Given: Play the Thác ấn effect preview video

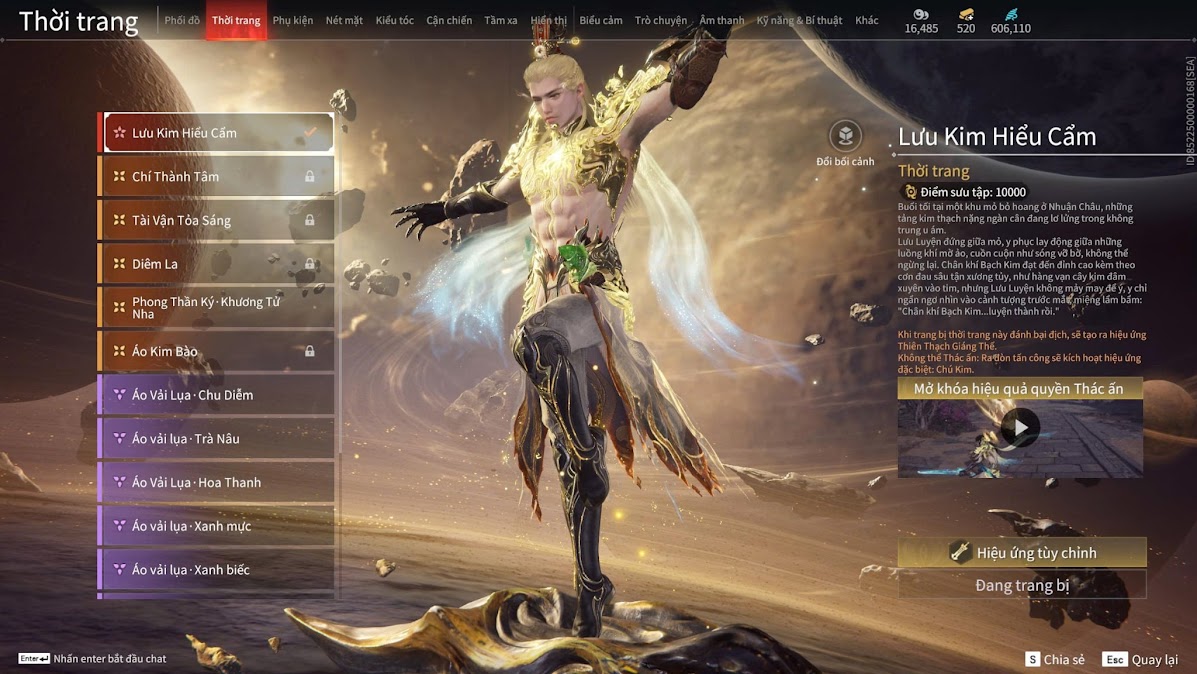Looking at the screenshot, I should (x=1020, y=428).
